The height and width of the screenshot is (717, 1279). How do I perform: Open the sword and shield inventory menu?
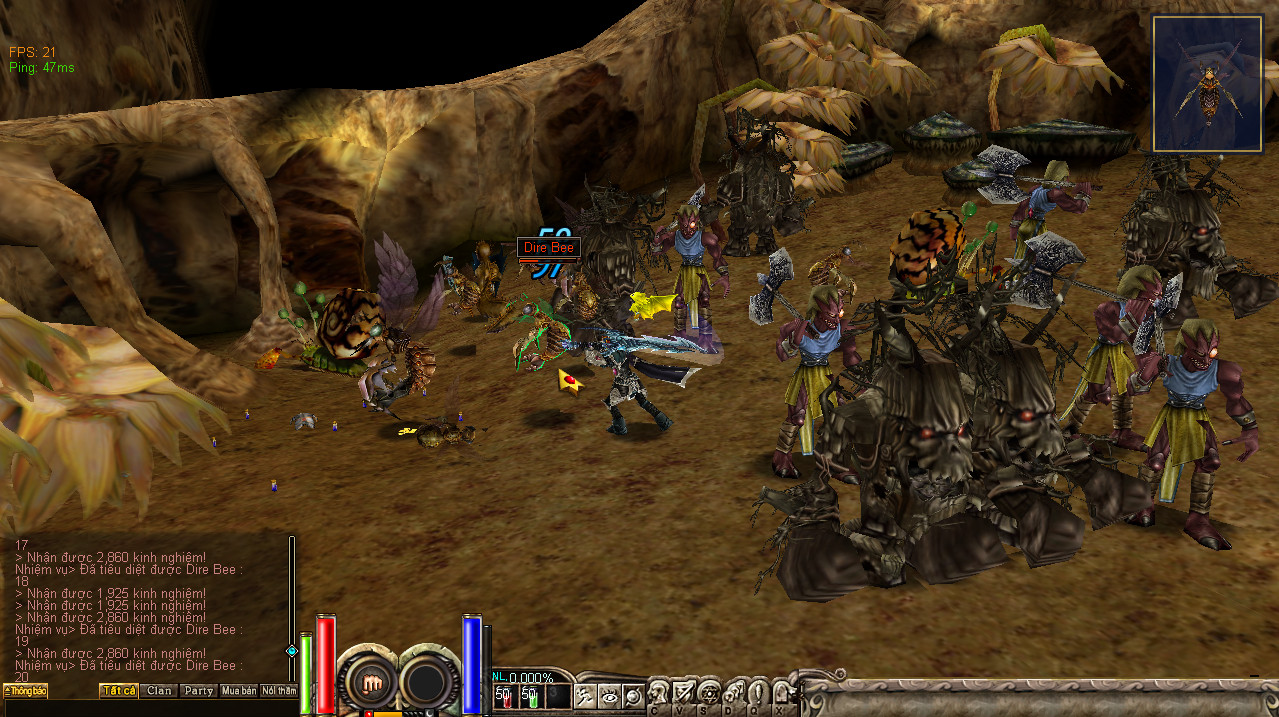coord(684,694)
